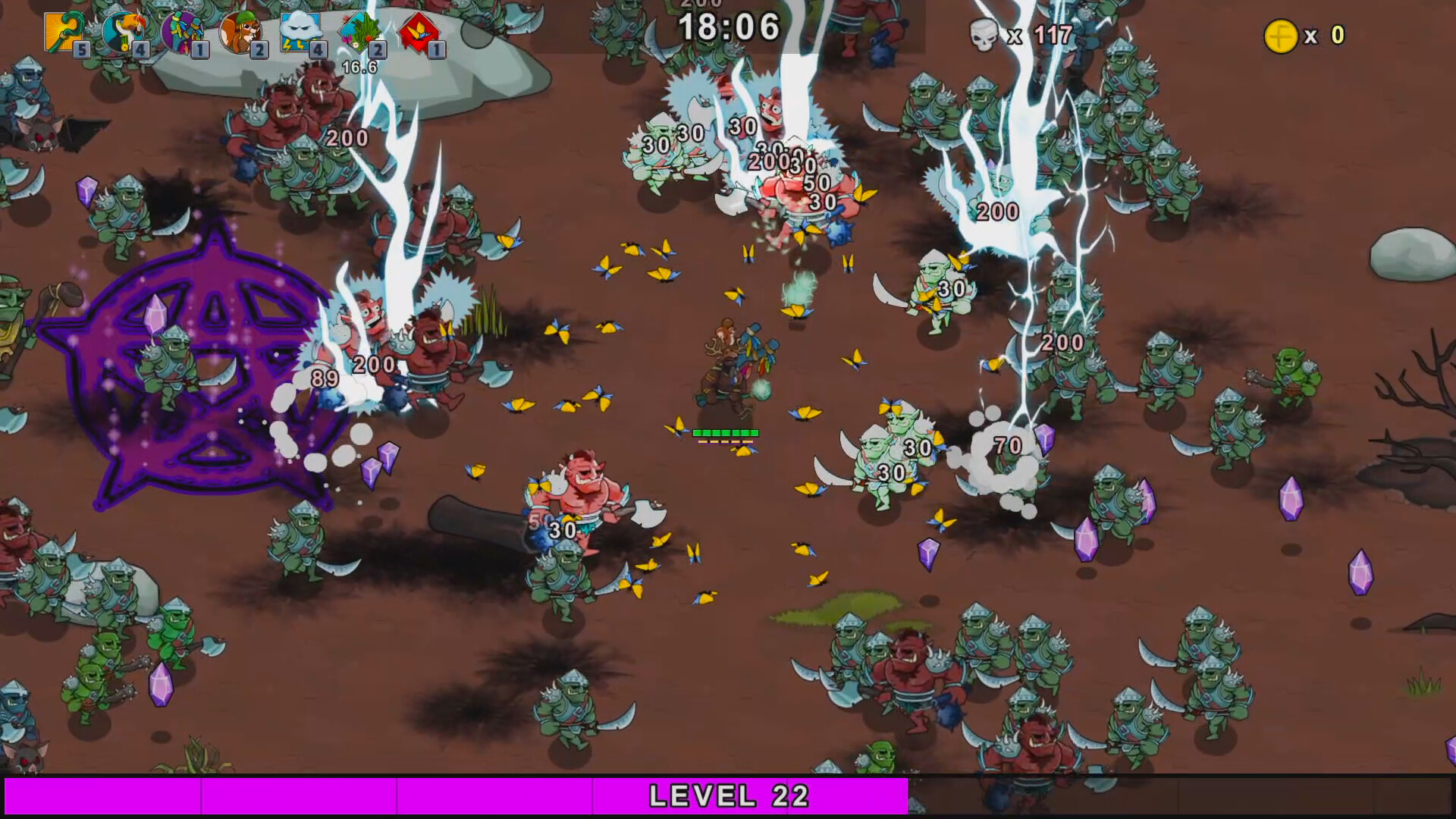
Task: Click the 18:06 match timer
Action: pyautogui.click(x=730, y=27)
